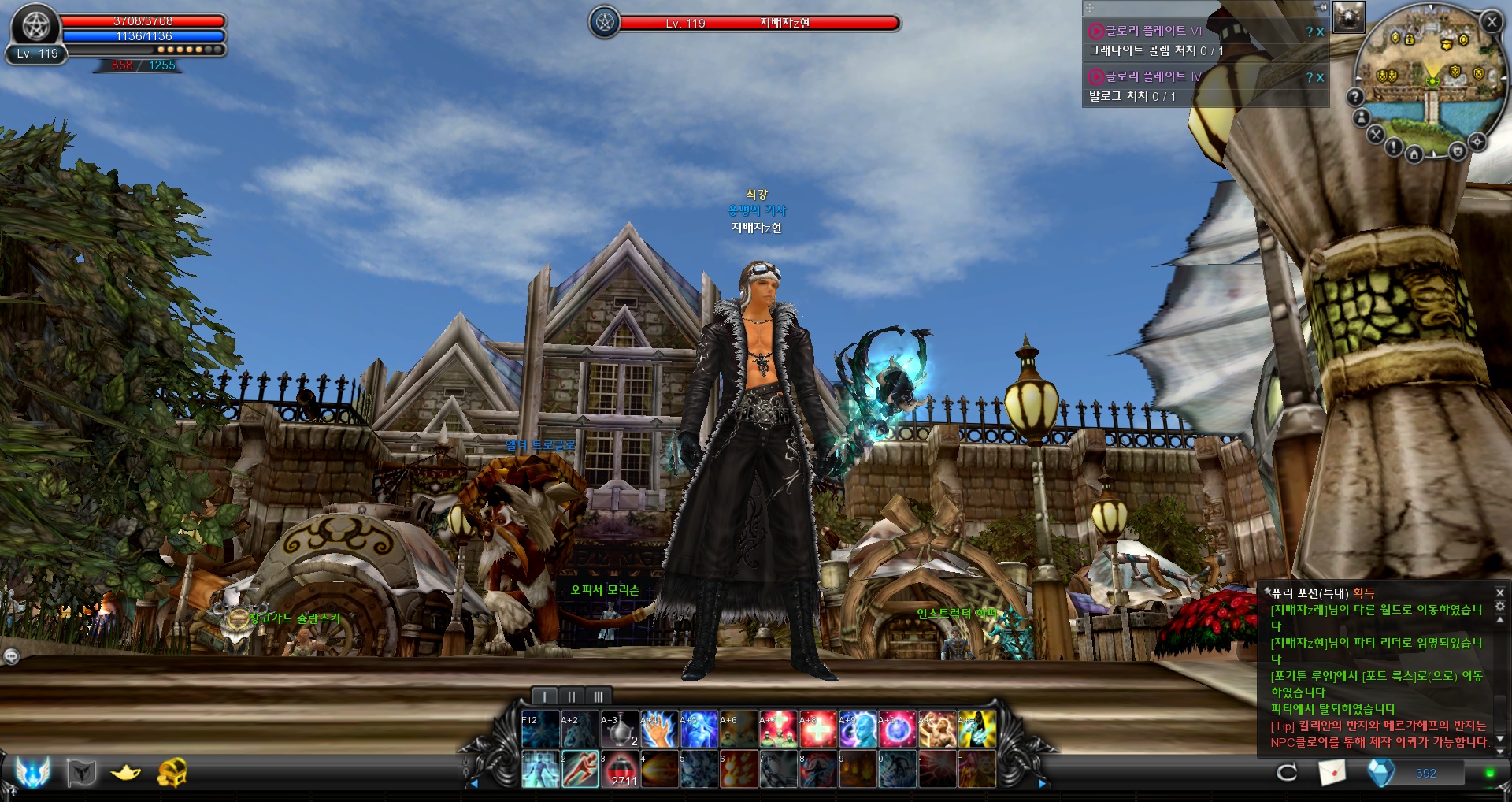The image size is (1512, 802).
Task: Use the silver potion flask on A+3
Action: click(x=620, y=729)
